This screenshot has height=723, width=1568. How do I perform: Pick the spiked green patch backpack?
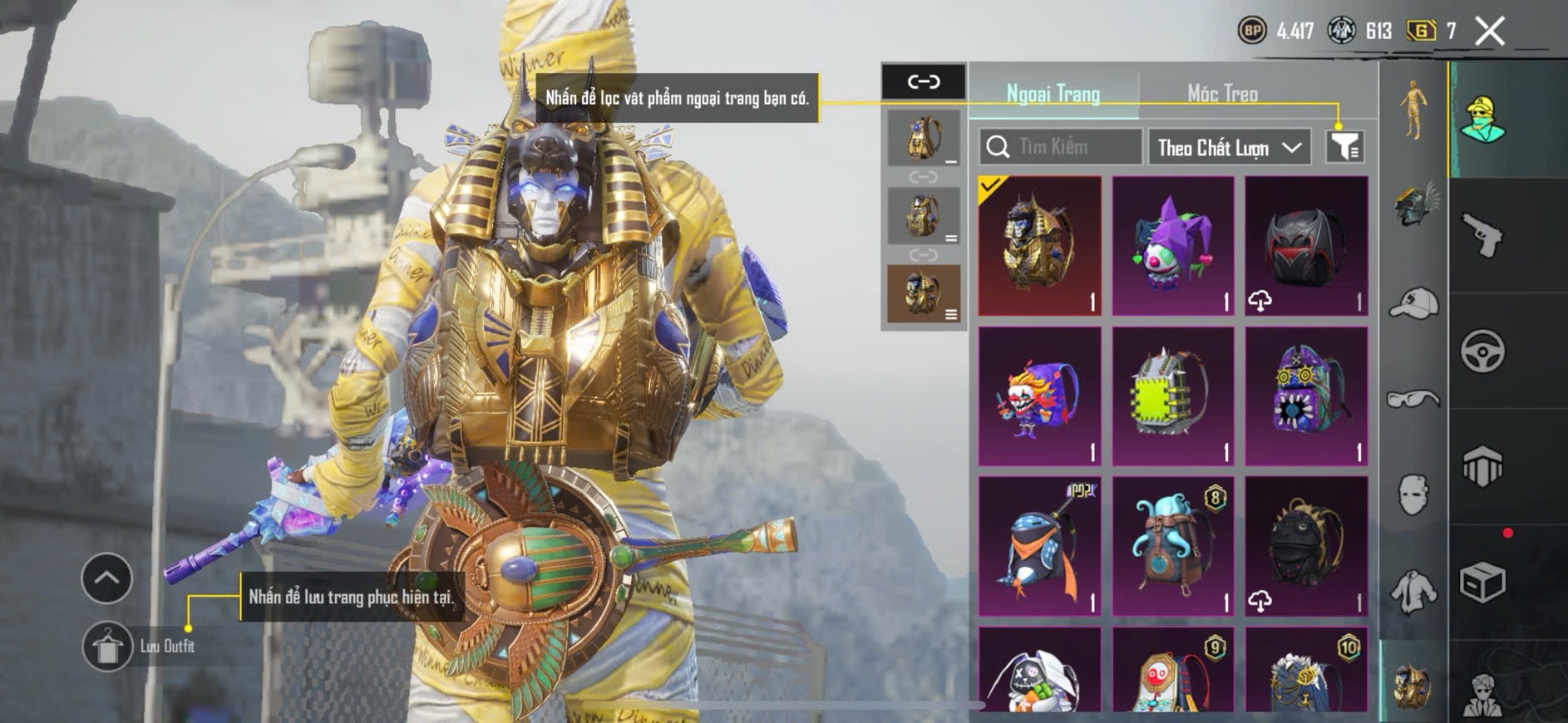[1173, 396]
